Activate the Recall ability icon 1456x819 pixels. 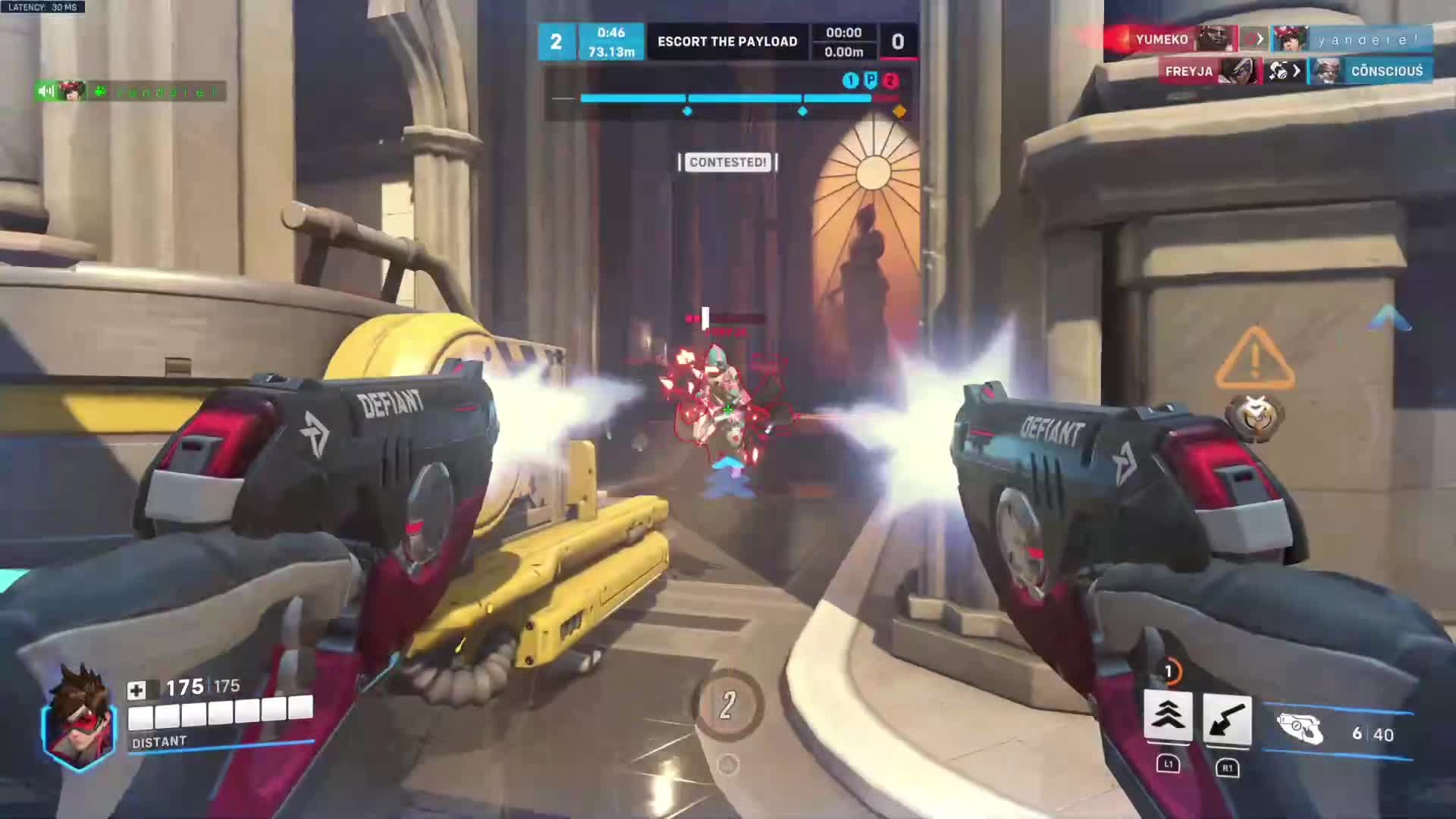[x=1227, y=719]
